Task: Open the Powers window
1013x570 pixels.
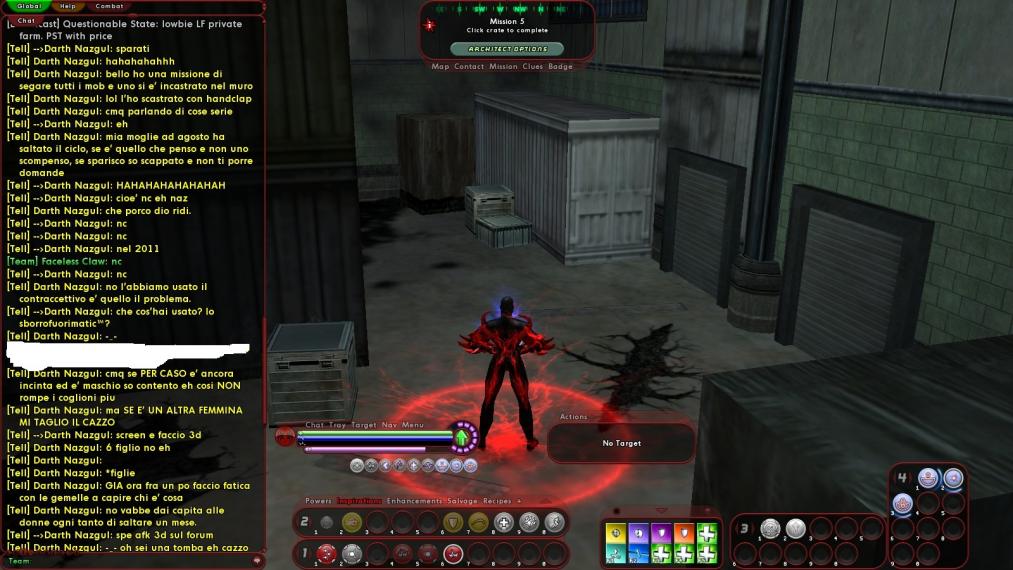Action: (318, 500)
